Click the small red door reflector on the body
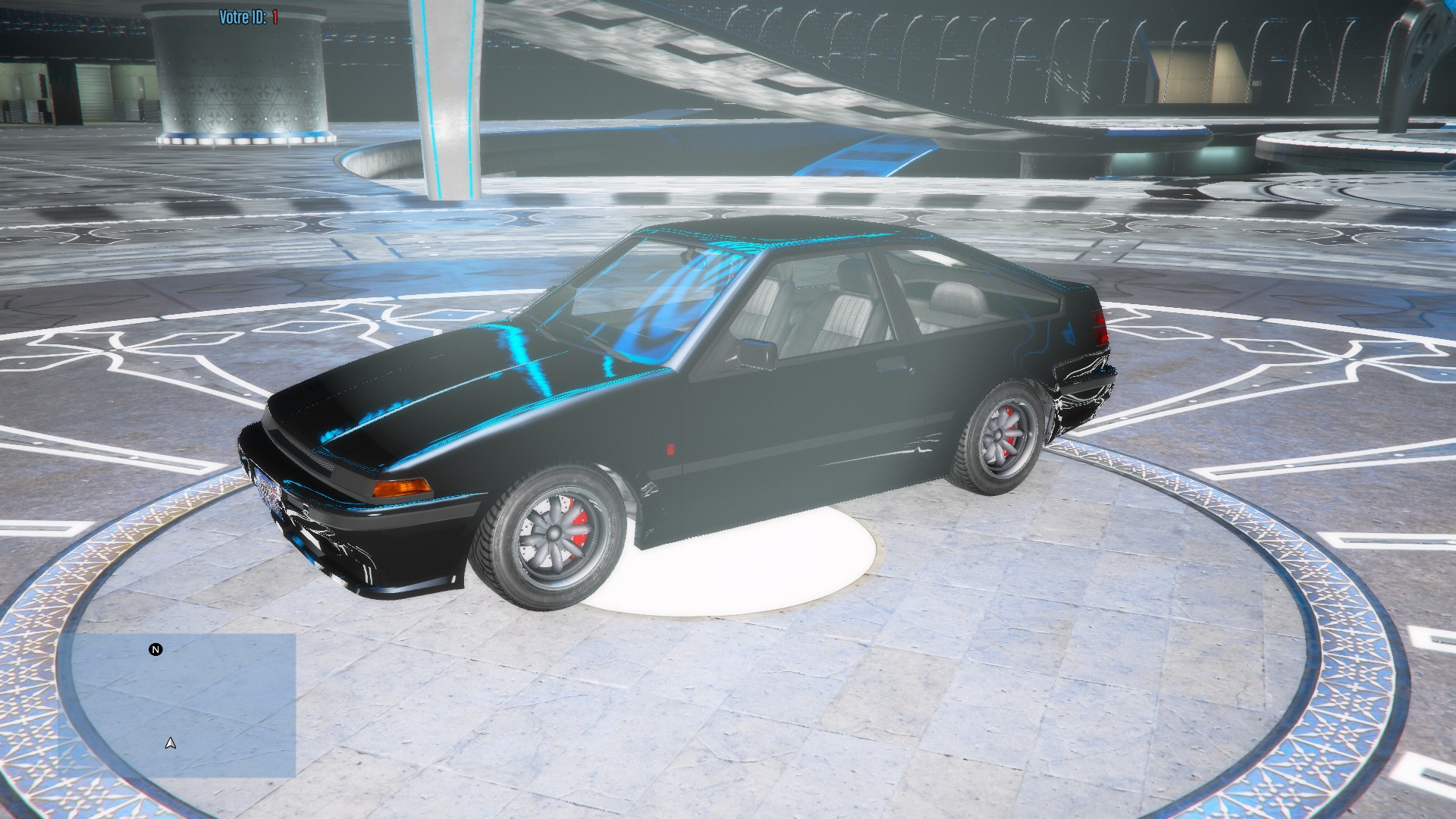1456x819 pixels. (671, 450)
